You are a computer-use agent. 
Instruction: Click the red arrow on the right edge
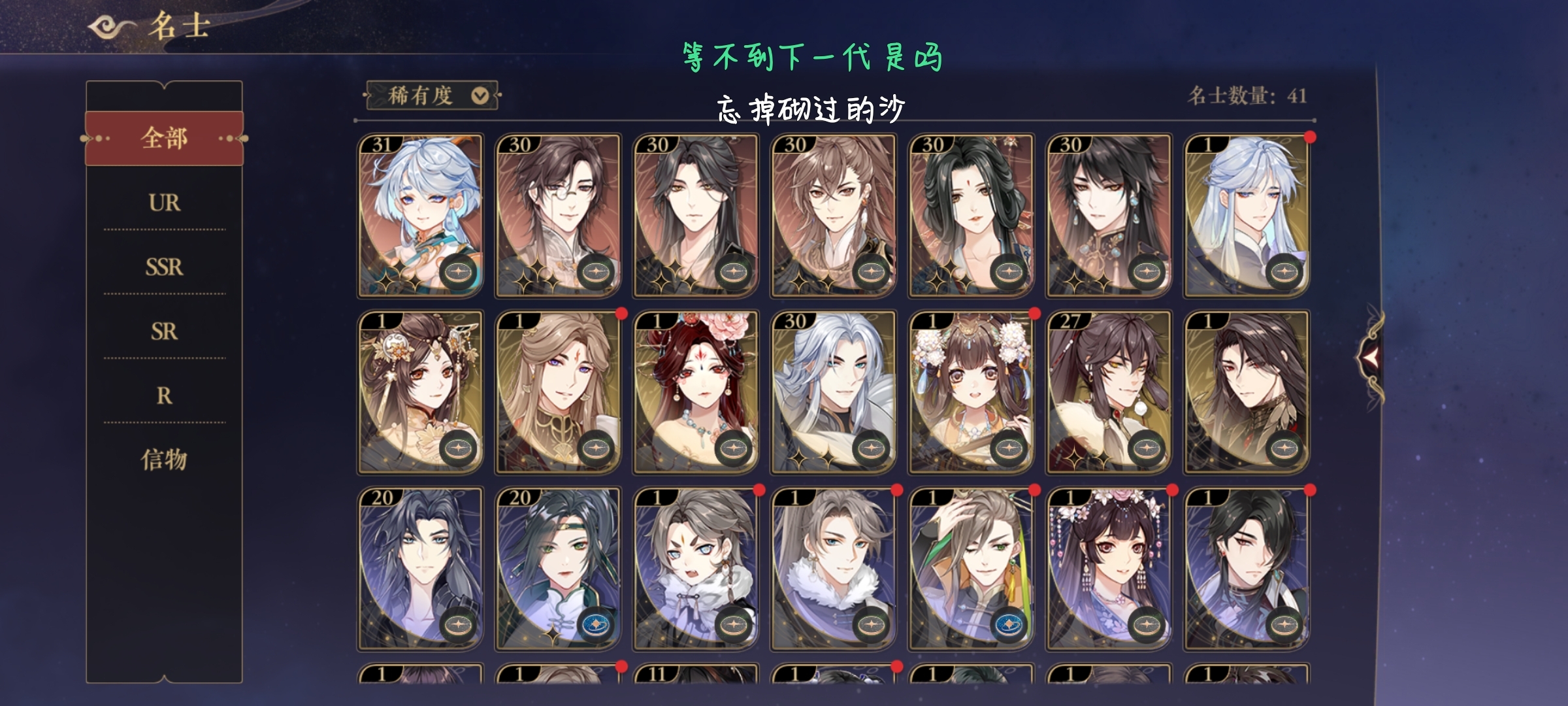coord(1370,357)
